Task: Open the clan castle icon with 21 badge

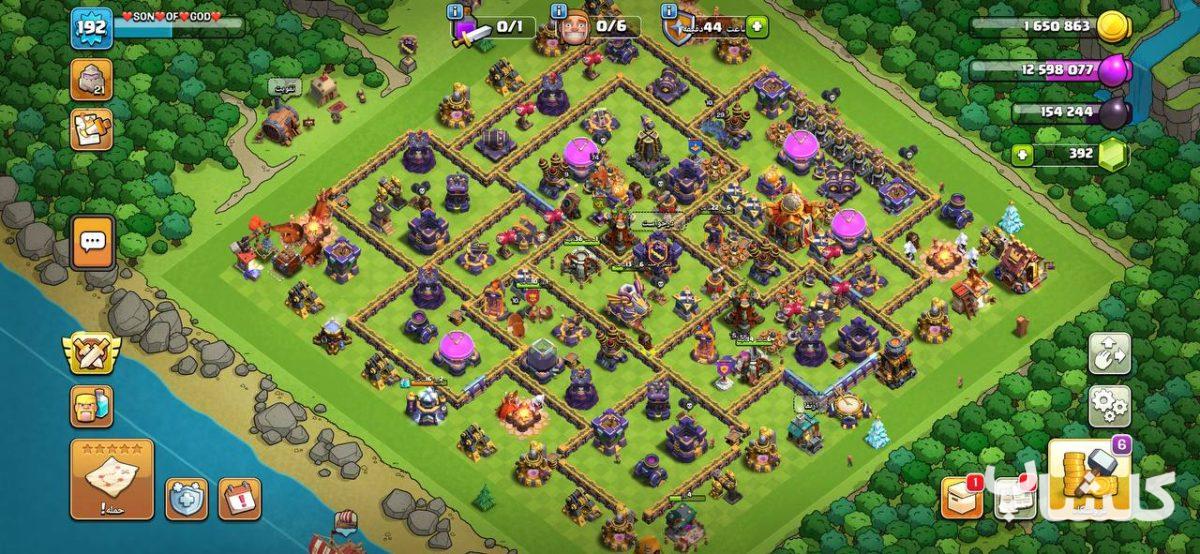Action: [91, 80]
